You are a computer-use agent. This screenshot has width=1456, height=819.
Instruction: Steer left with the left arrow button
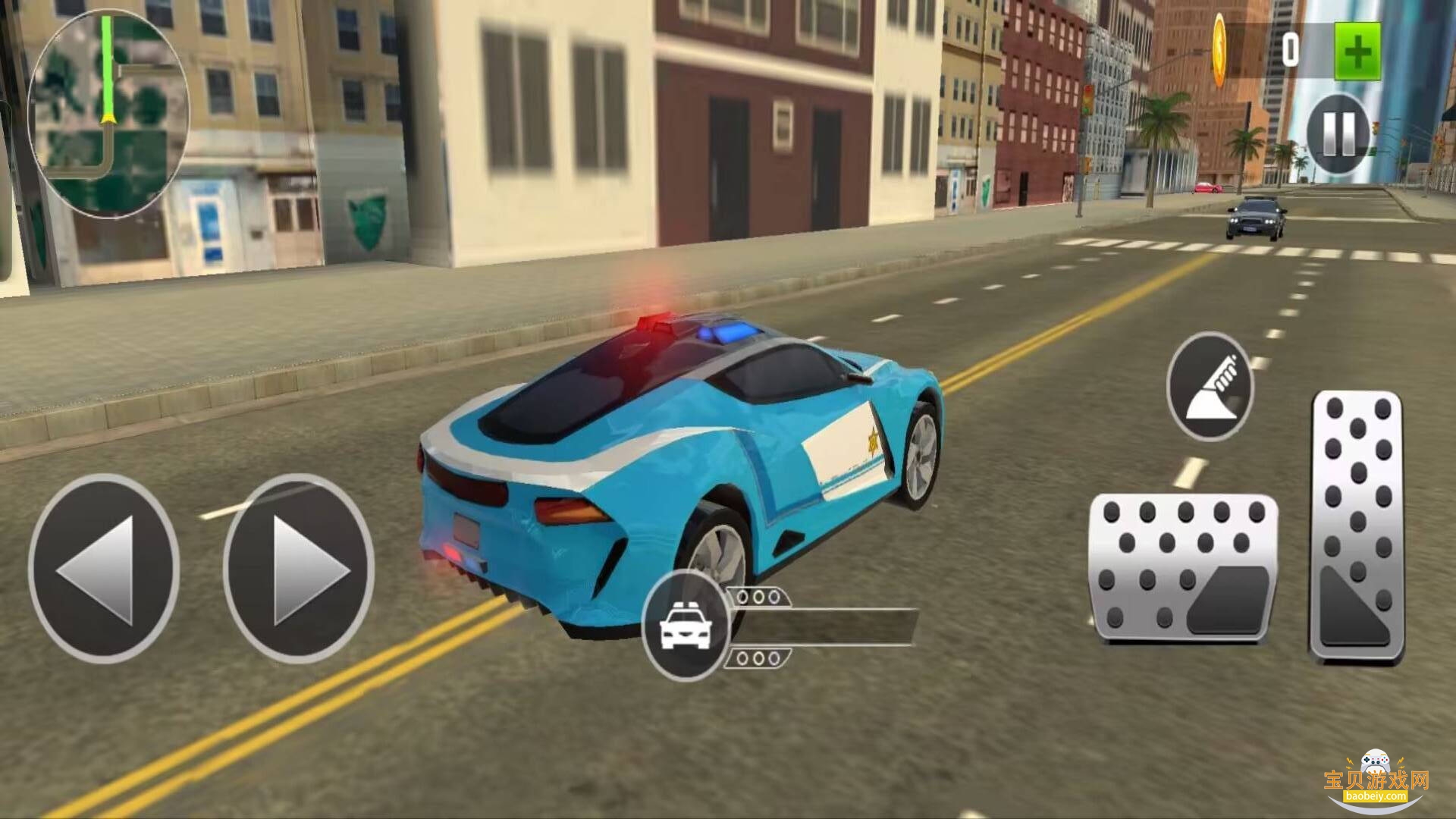(104, 569)
